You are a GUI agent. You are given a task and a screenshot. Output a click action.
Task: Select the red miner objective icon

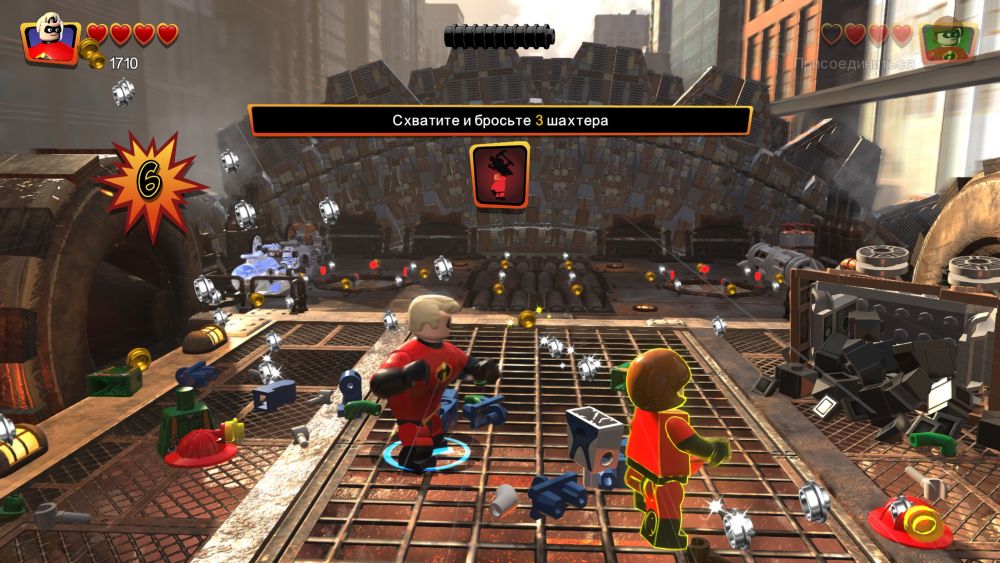pos(499,174)
